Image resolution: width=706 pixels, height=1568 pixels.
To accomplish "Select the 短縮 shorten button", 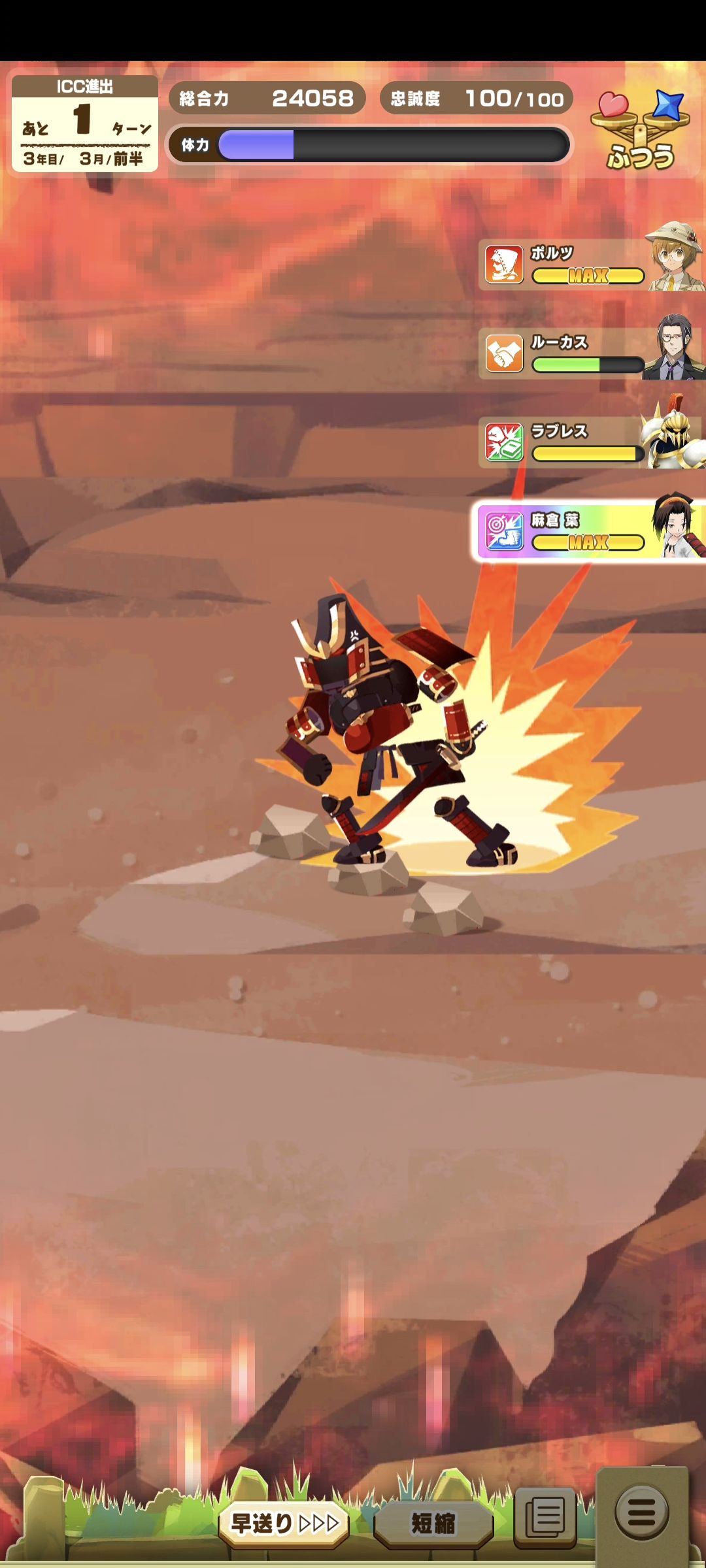I will click(433, 1524).
